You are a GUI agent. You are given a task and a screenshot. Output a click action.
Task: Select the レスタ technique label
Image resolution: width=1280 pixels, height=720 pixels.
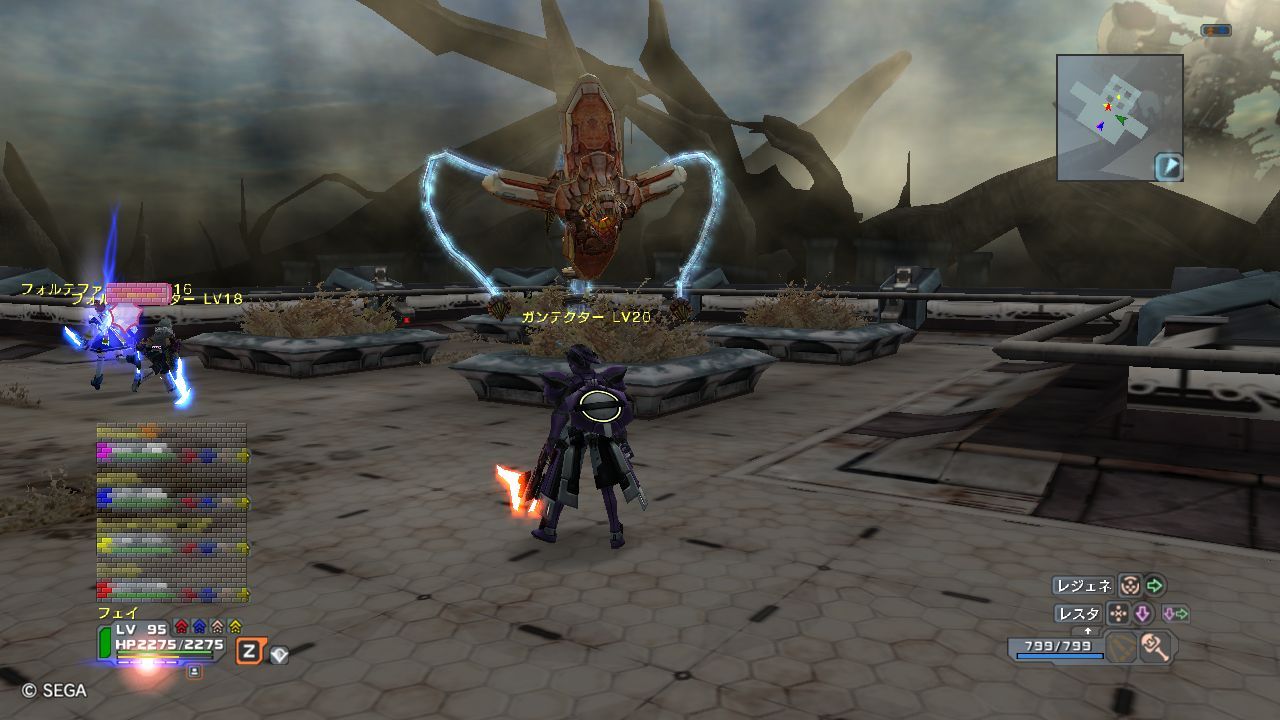1078,614
